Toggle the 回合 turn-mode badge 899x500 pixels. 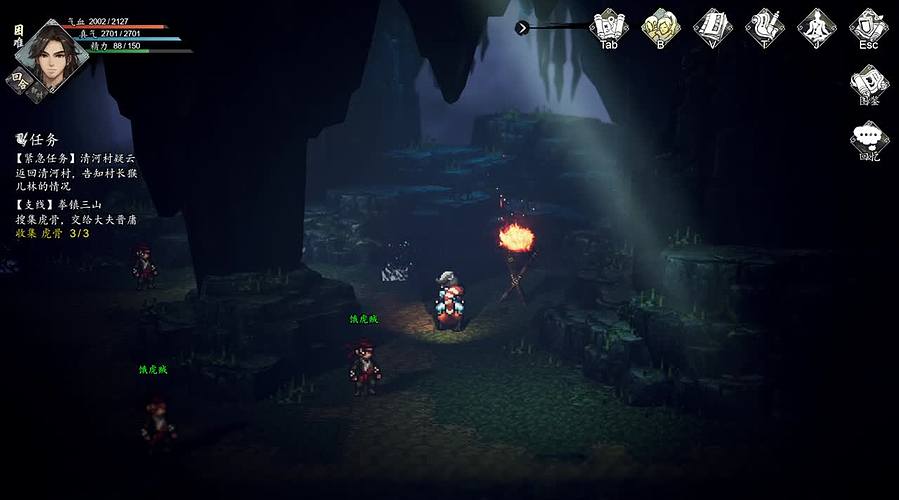click(x=21, y=80)
